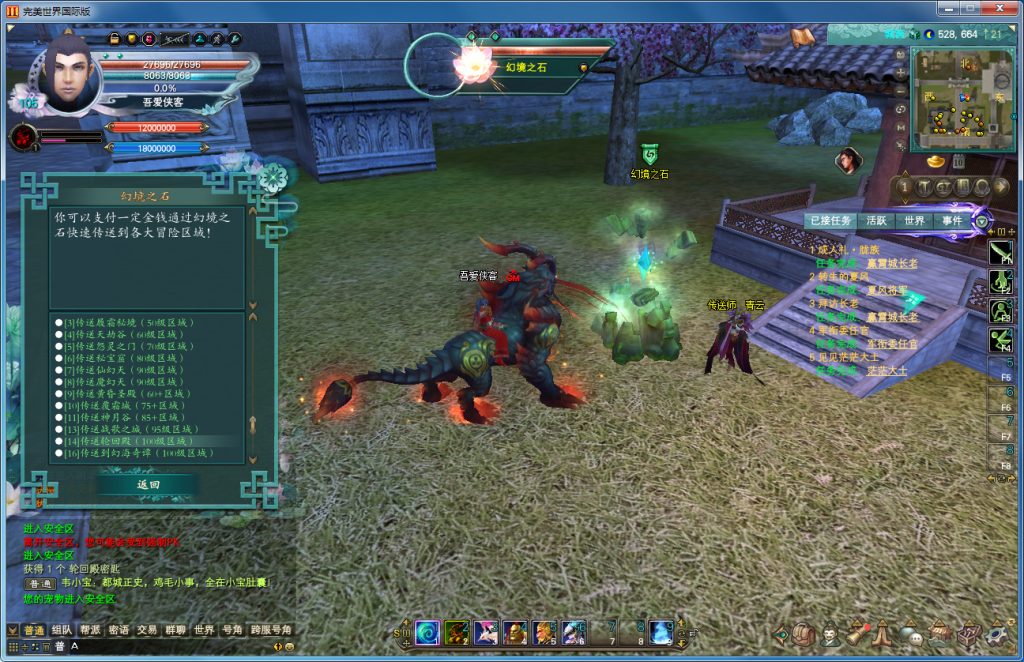Show the 已接任务 accepted quests tab
The width and height of the screenshot is (1024, 662).
[x=831, y=221]
